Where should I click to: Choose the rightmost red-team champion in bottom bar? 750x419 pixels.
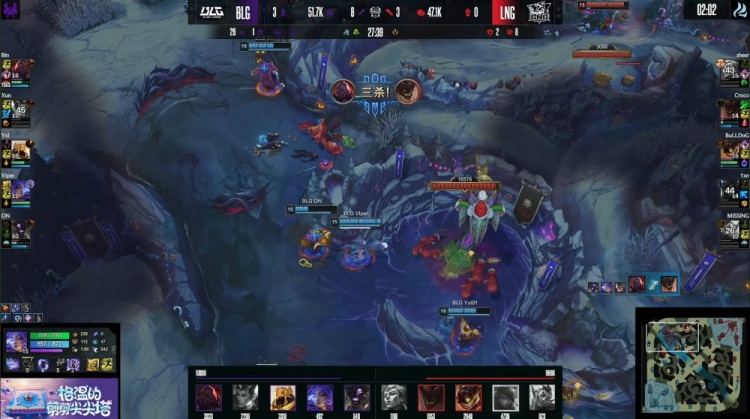click(x=542, y=397)
